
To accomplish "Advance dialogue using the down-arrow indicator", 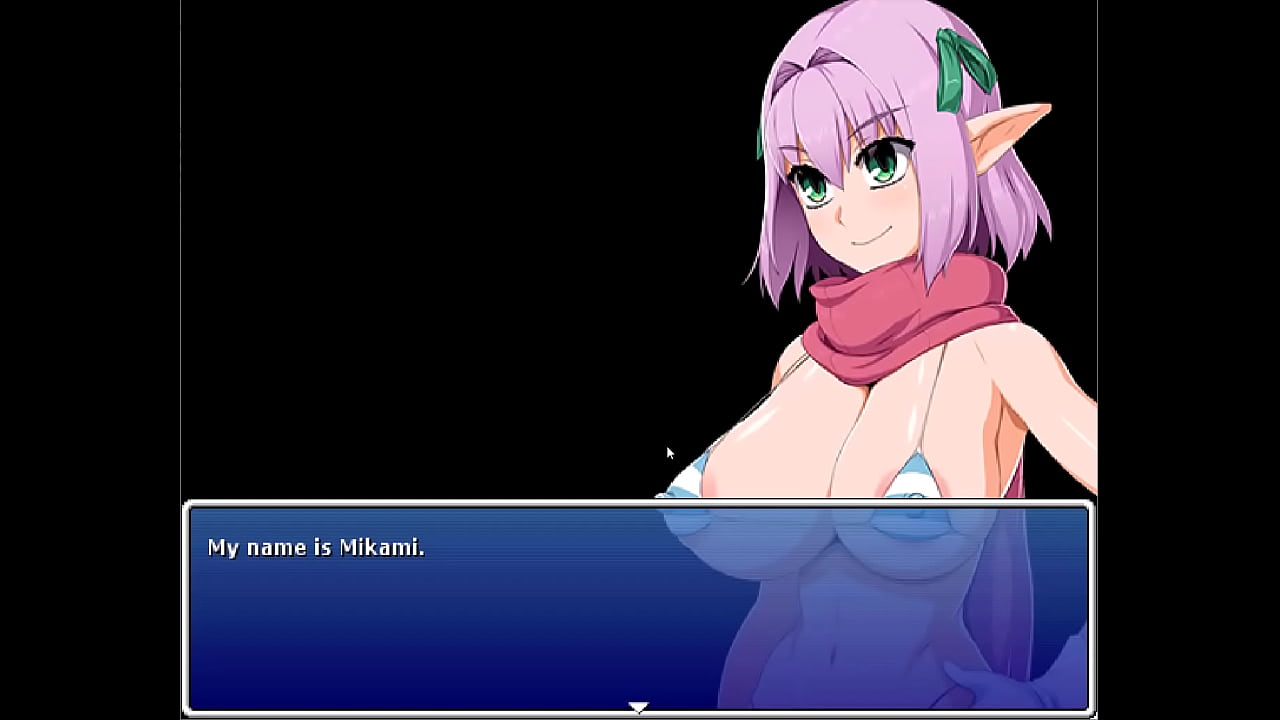I will 639,705.
